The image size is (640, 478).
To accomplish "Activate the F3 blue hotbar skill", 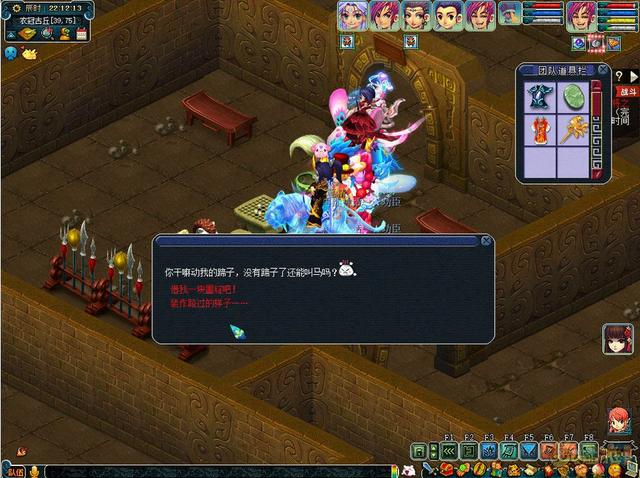I will point(489,451).
